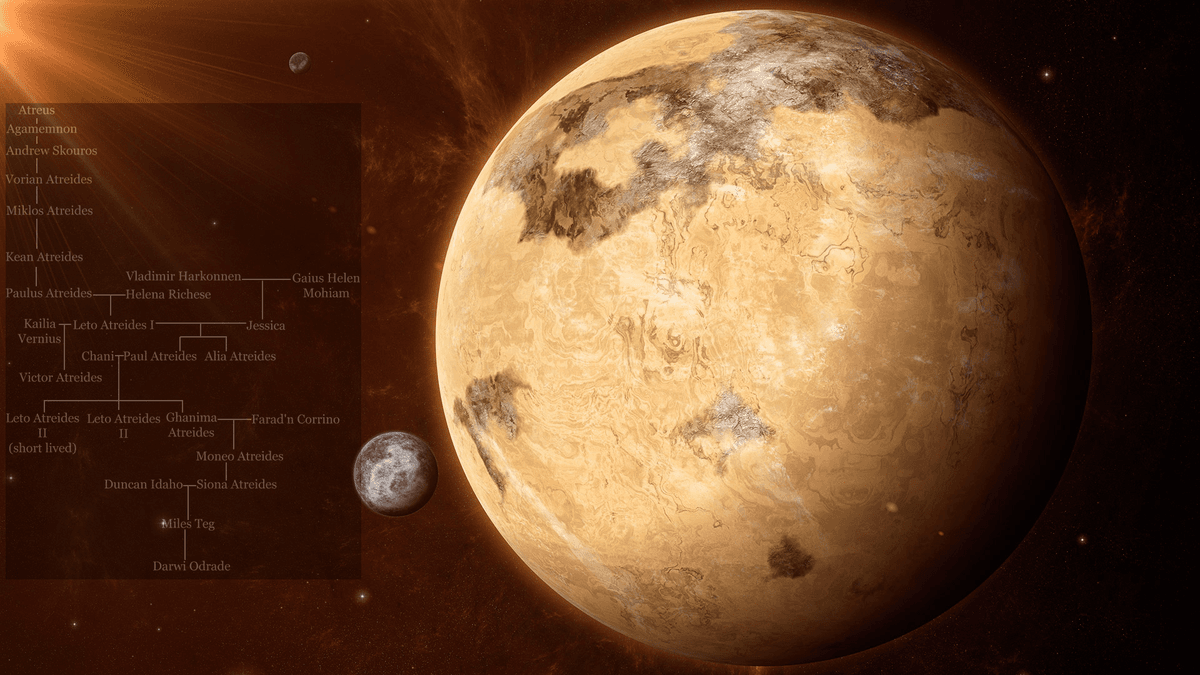
Task: Click the Gaius Helen Mohiam entry
Action: coord(325,286)
